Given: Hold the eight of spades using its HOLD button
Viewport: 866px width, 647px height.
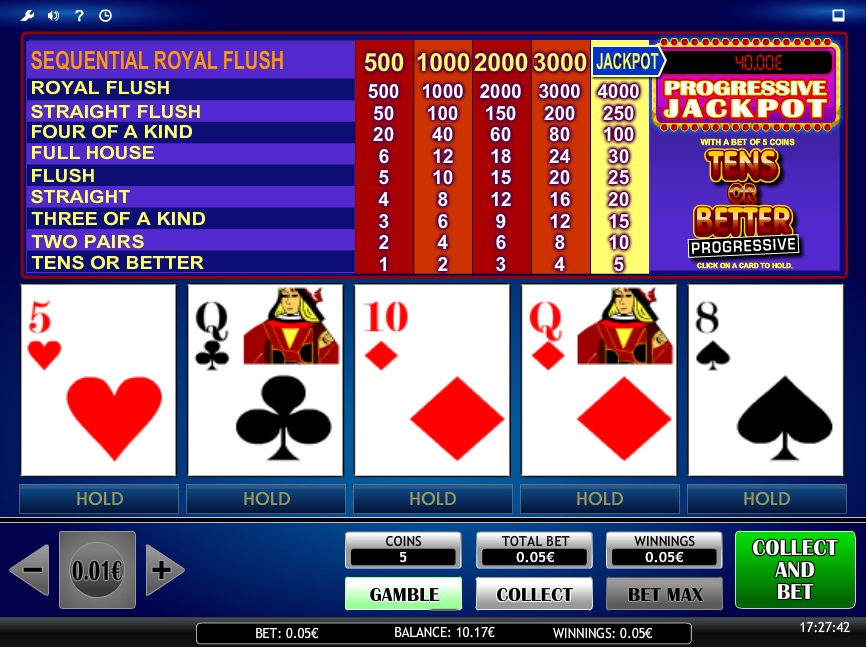Looking at the screenshot, I should [x=766, y=498].
